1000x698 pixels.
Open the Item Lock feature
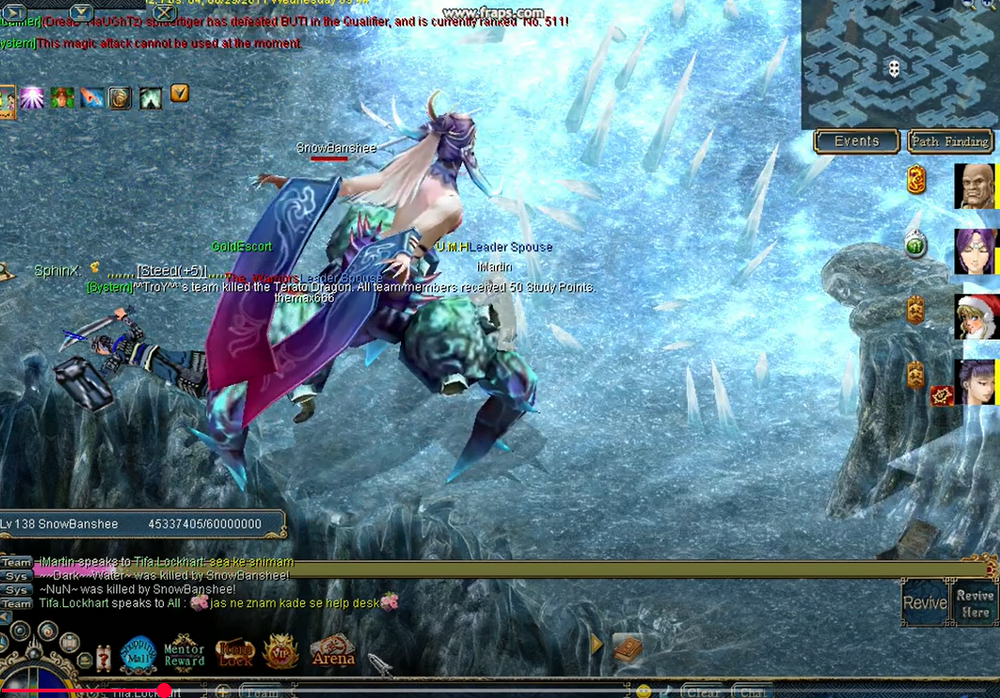(235, 653)
